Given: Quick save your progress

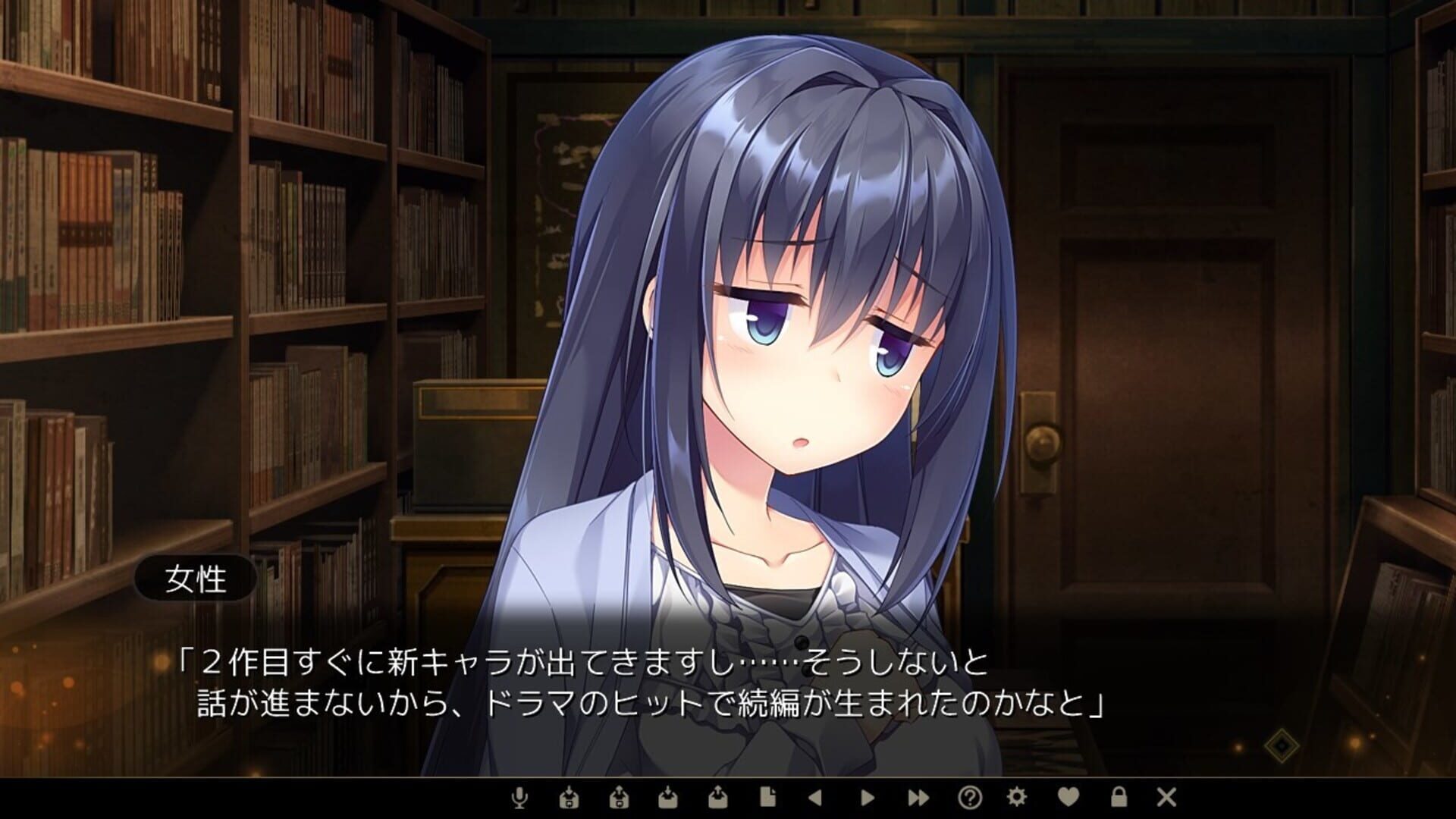Looking at the screenshot, I should (570, 798).
